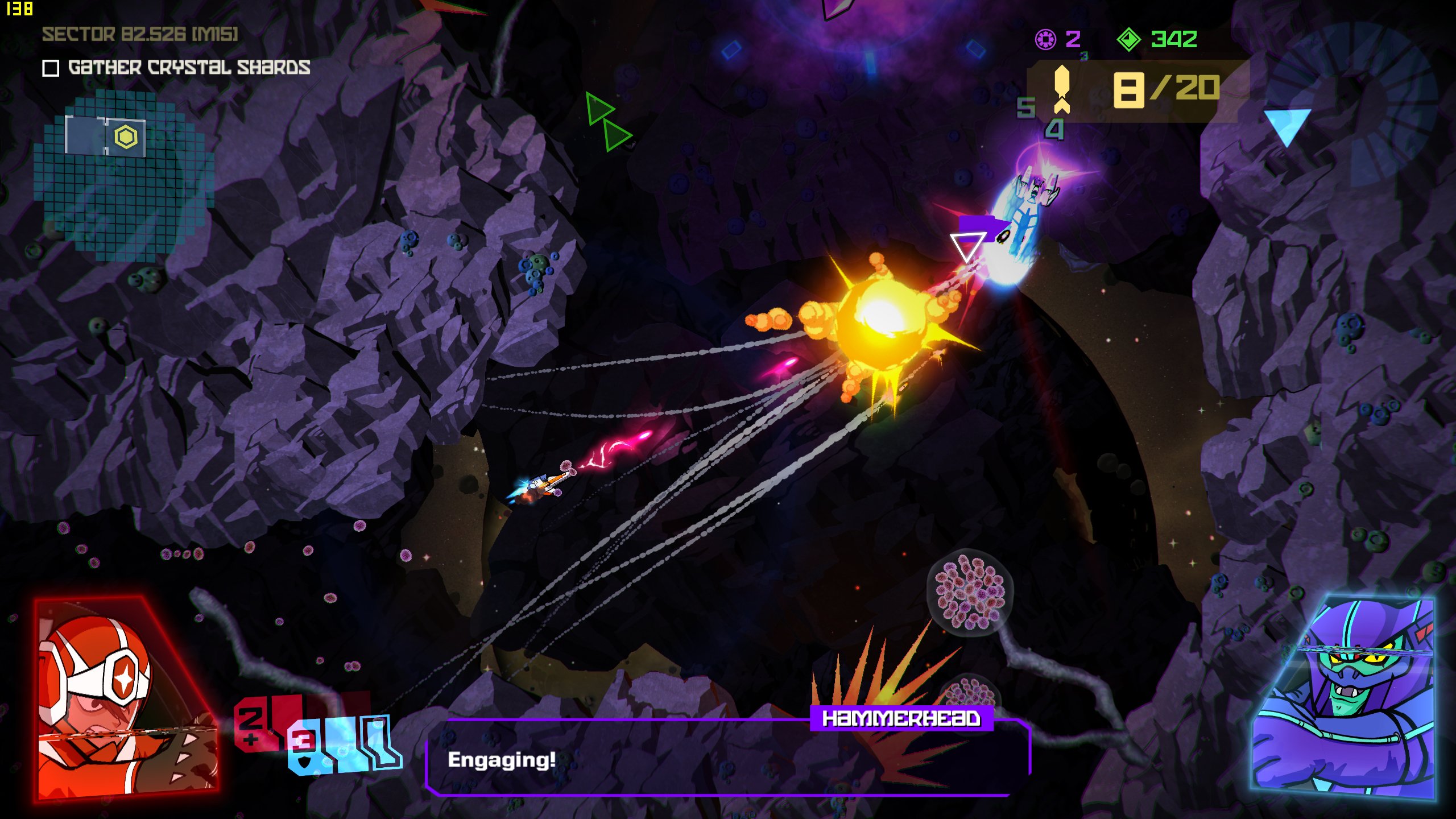Click the yellow missile weapon icon
Image resolution: width=1456 pixels, height=819 pixels.
click(x=1061, y=89)
